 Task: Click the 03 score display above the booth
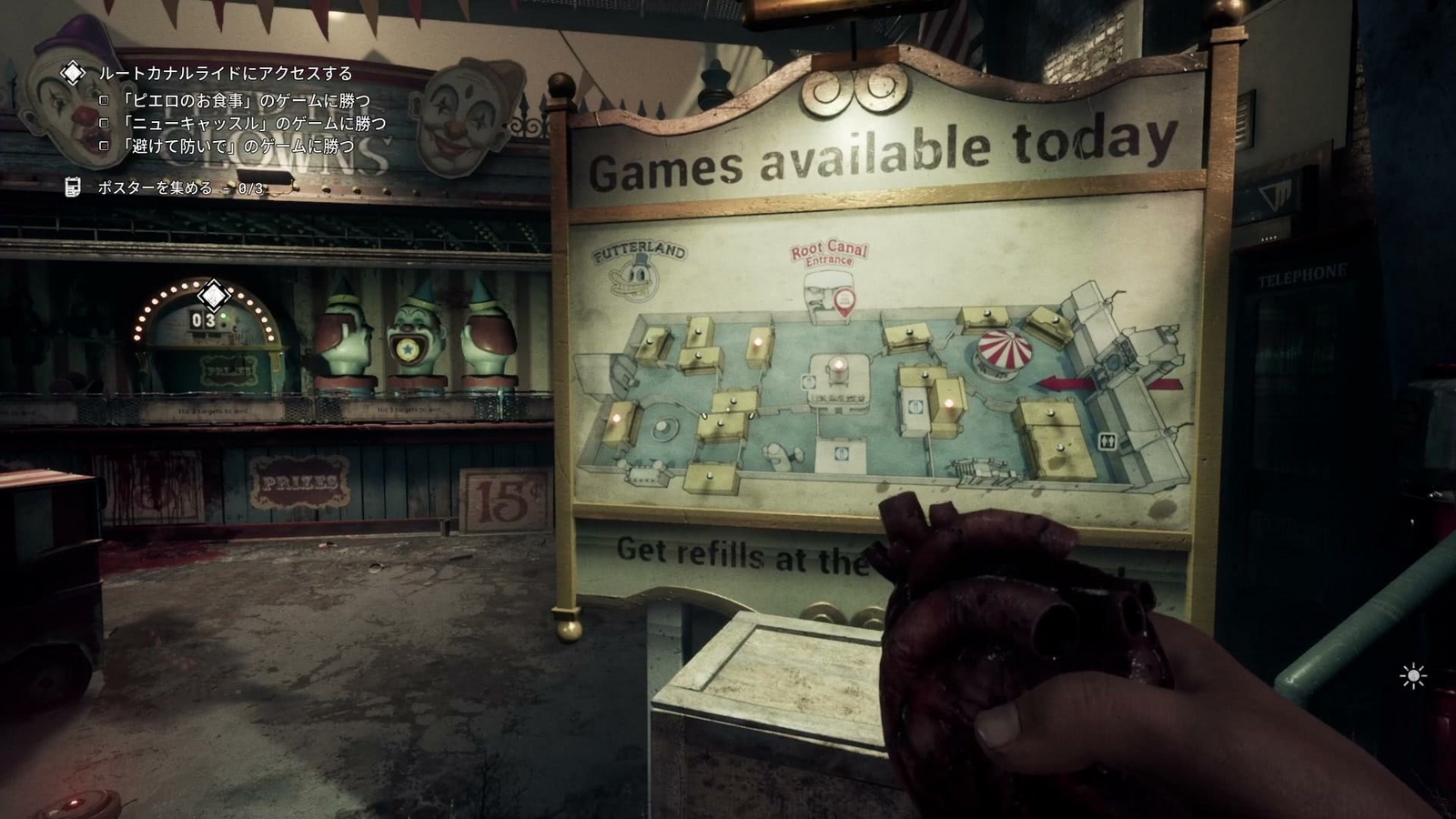[x=206, y=320]
